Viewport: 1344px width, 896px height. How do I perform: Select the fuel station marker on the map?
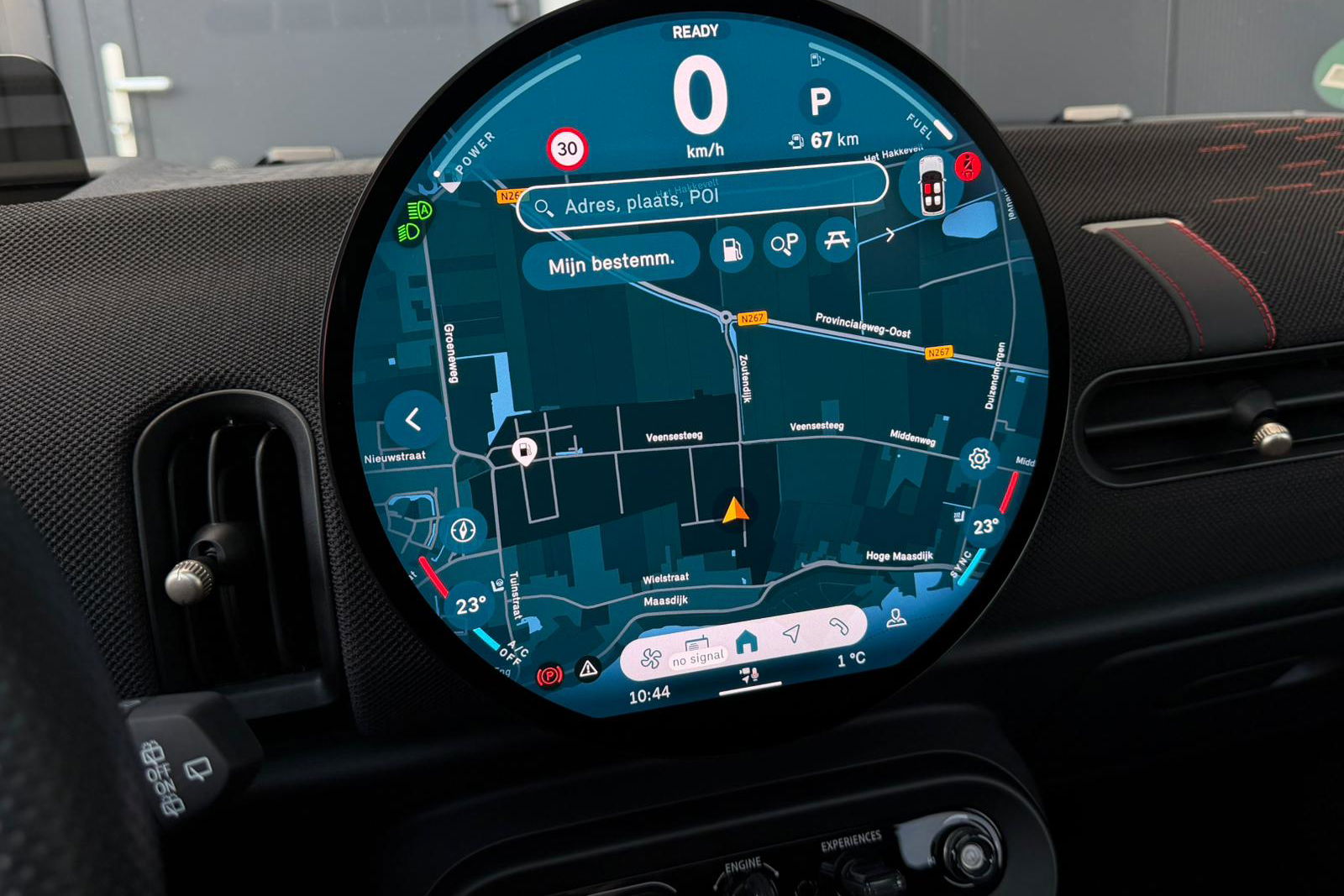pyautogui.click(x=524, y=451)
